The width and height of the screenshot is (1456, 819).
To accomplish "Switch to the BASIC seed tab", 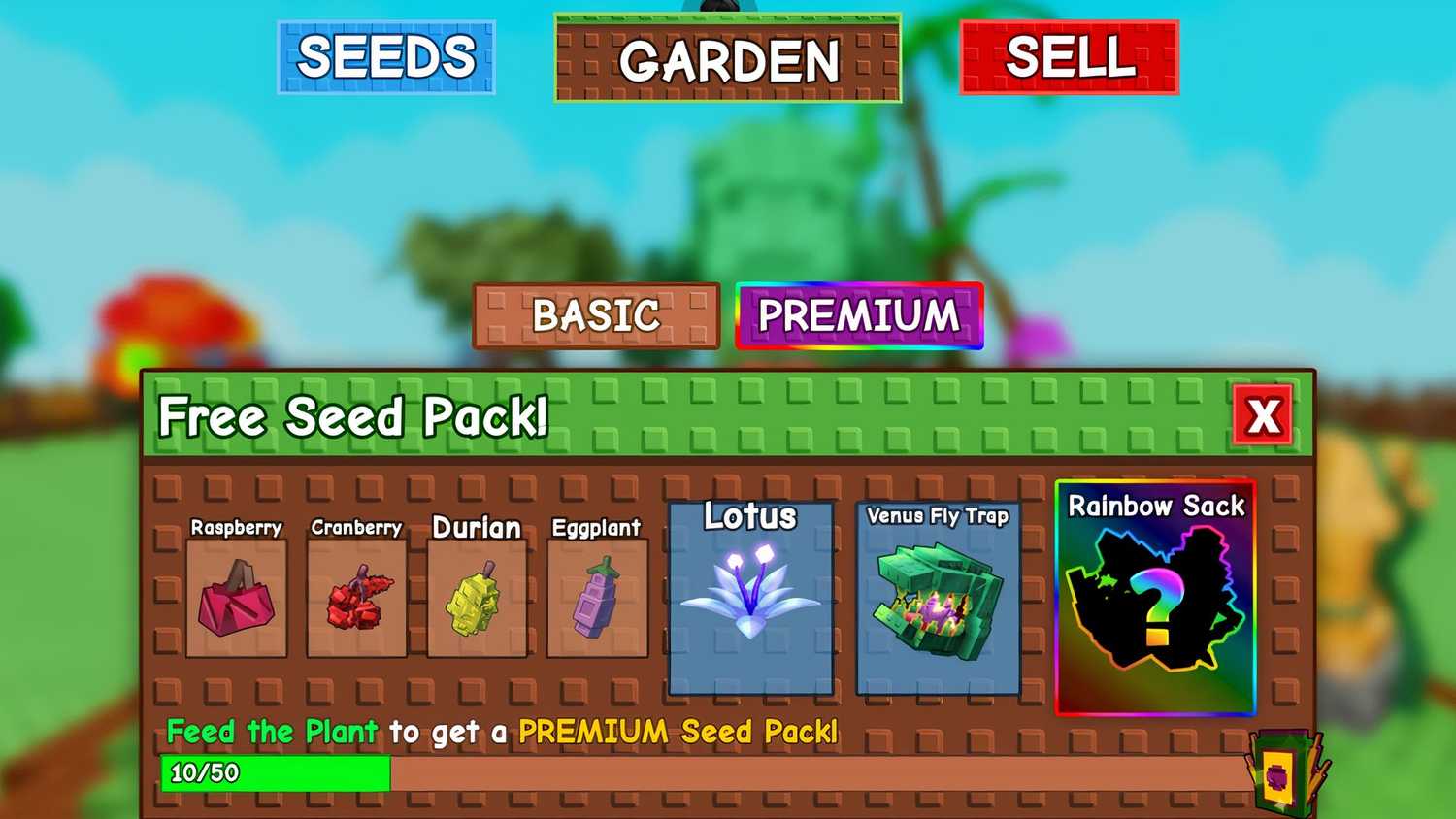I will click(595, 315).
